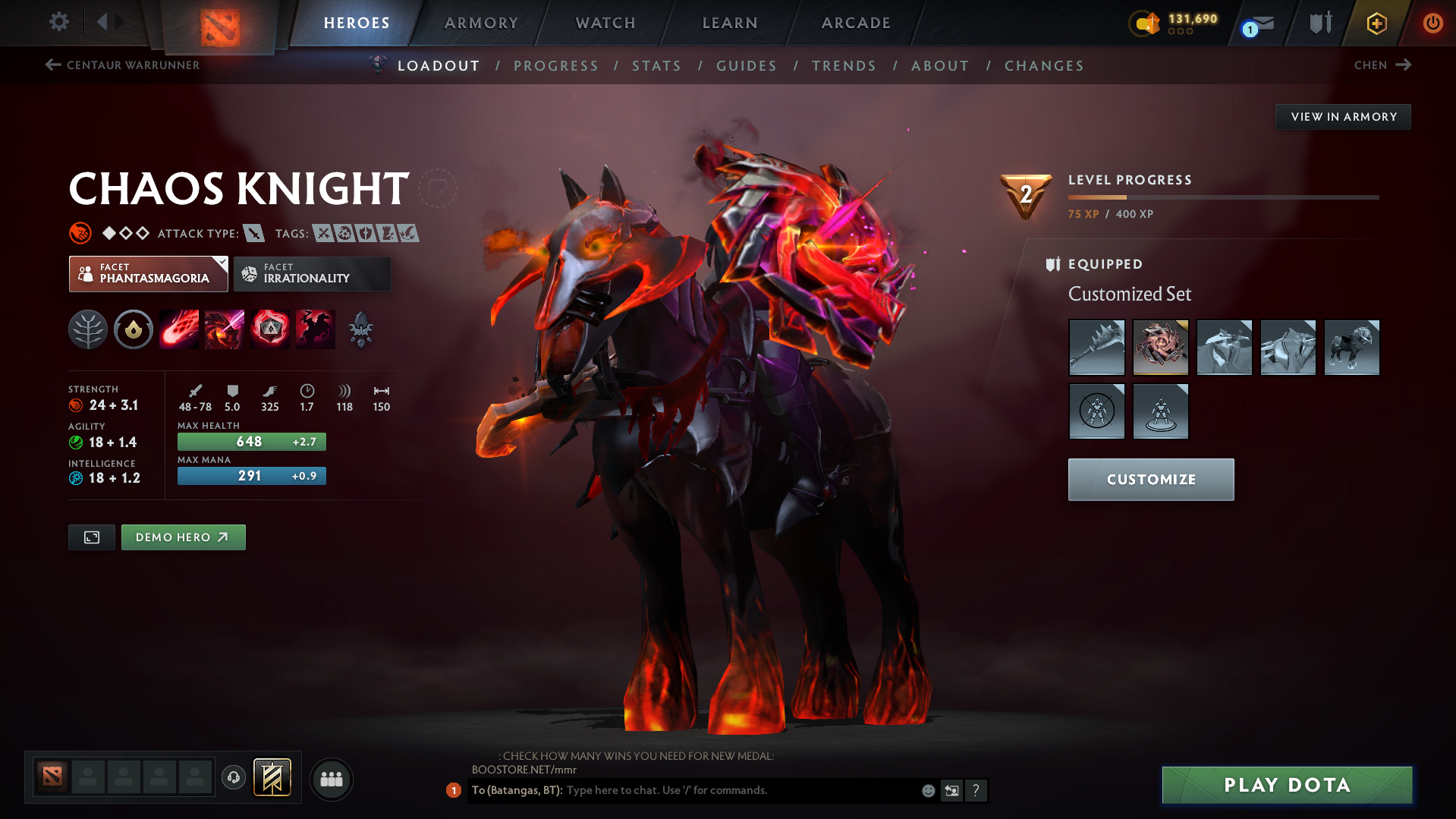Switch to the STATS tab

(656, 66)
